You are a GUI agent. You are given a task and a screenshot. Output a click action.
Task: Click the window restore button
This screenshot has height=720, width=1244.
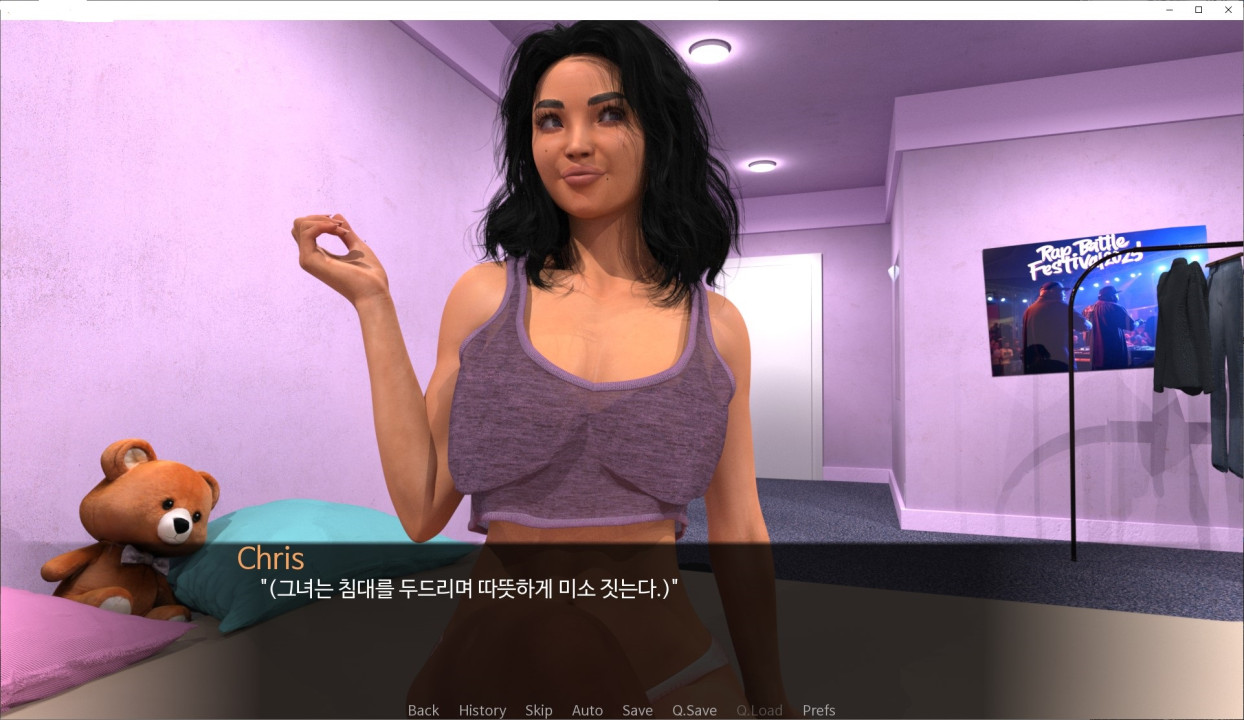[x=1198, y=9]
